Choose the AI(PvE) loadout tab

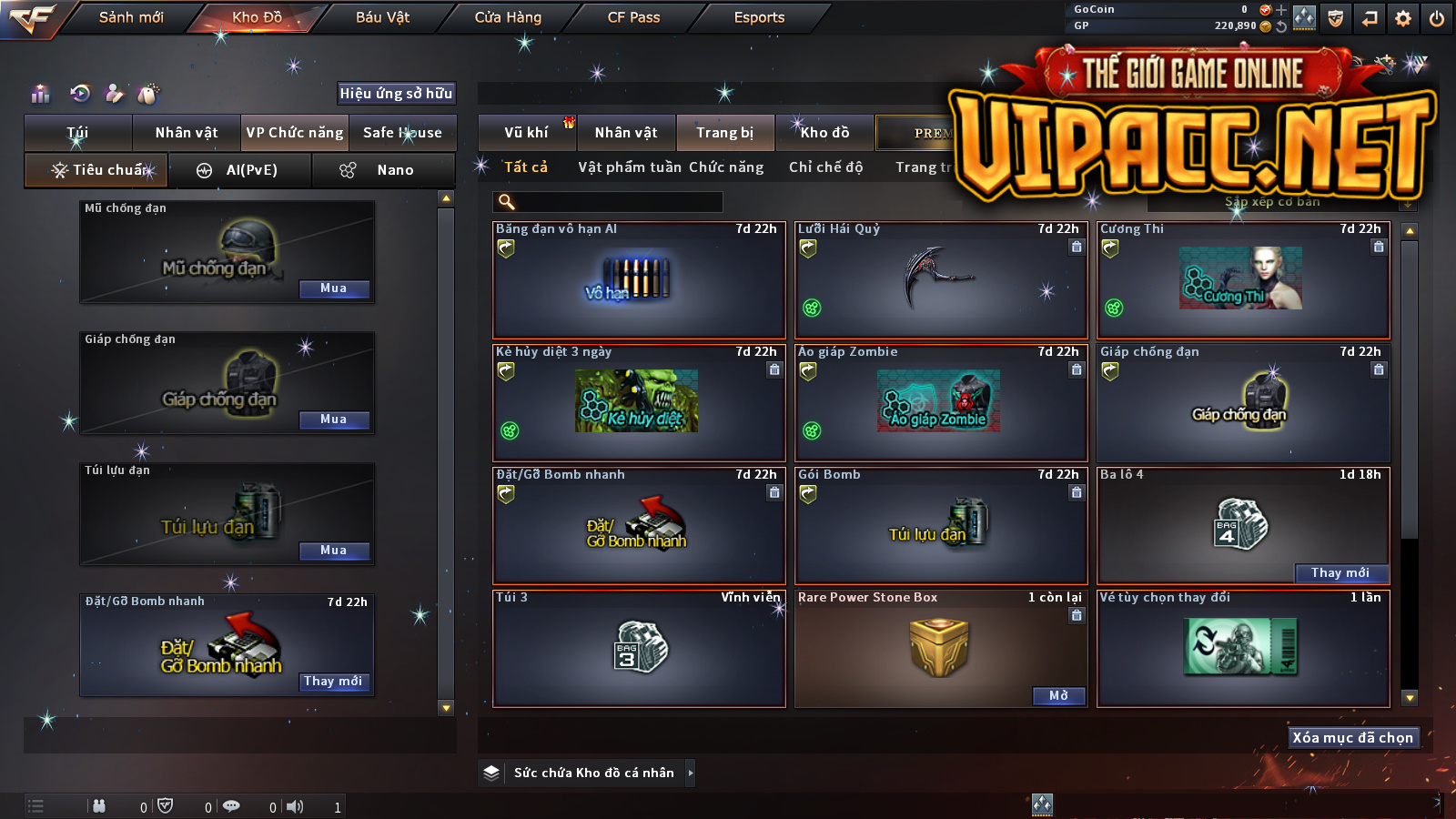click(240, 170)
